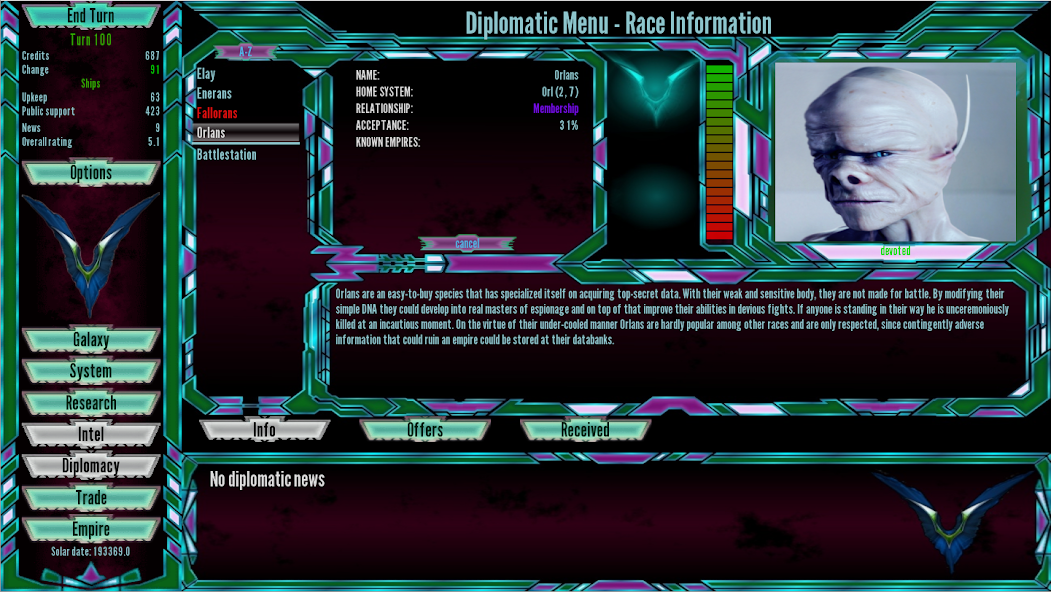
Task: Click the cancel button
Action: click(467, 243)
